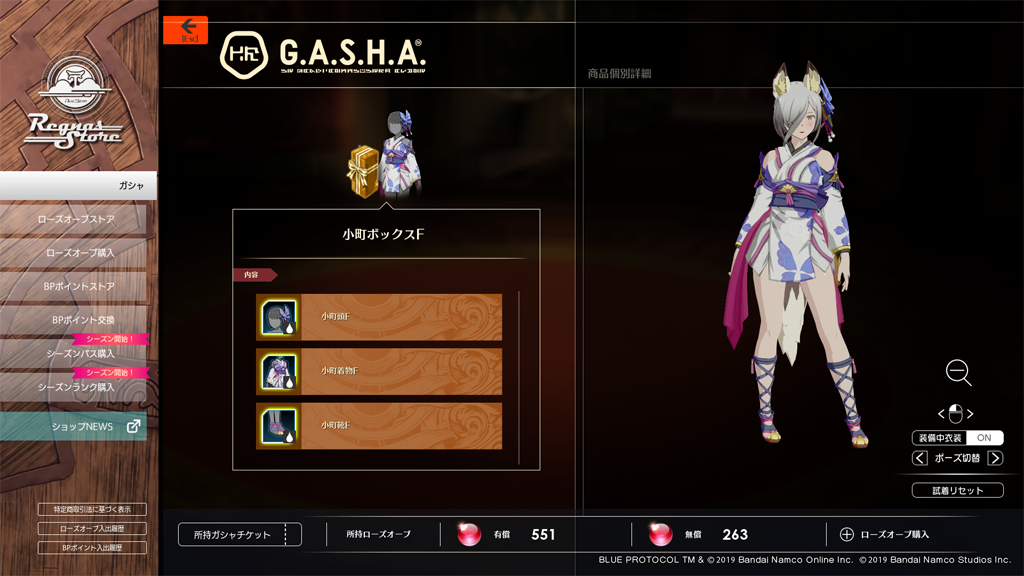
Task: Open the 所持ガシャチケット button
Action: coord(239,535)
